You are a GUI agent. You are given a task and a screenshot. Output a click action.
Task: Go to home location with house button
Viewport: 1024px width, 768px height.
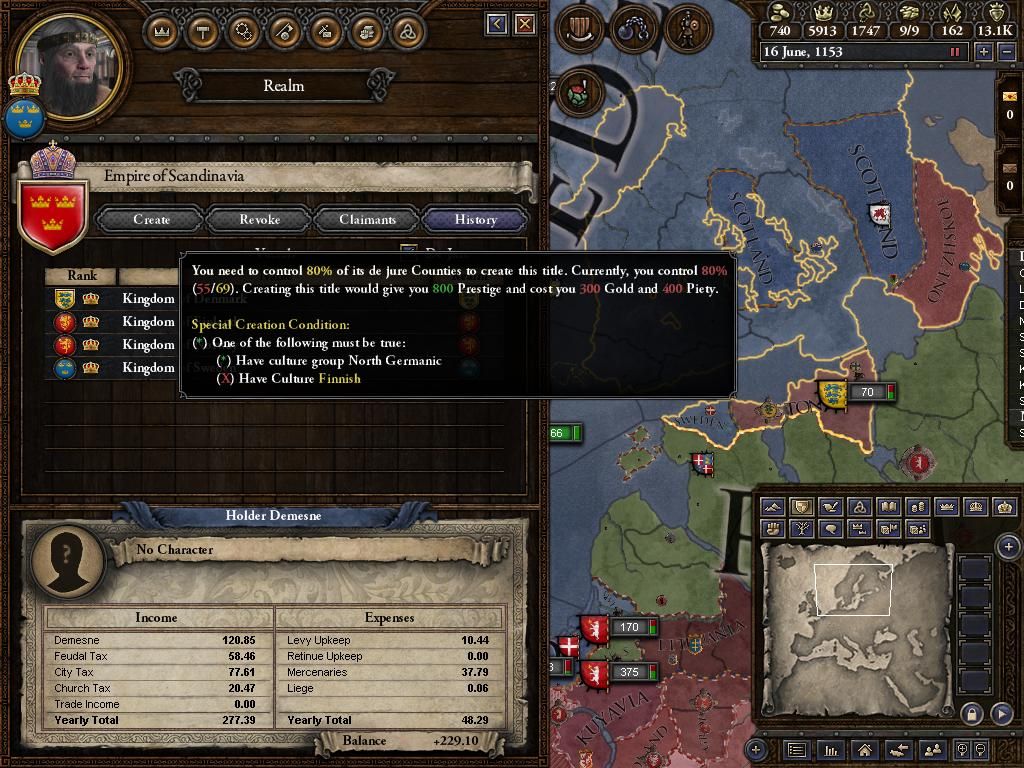pos(864,749)
